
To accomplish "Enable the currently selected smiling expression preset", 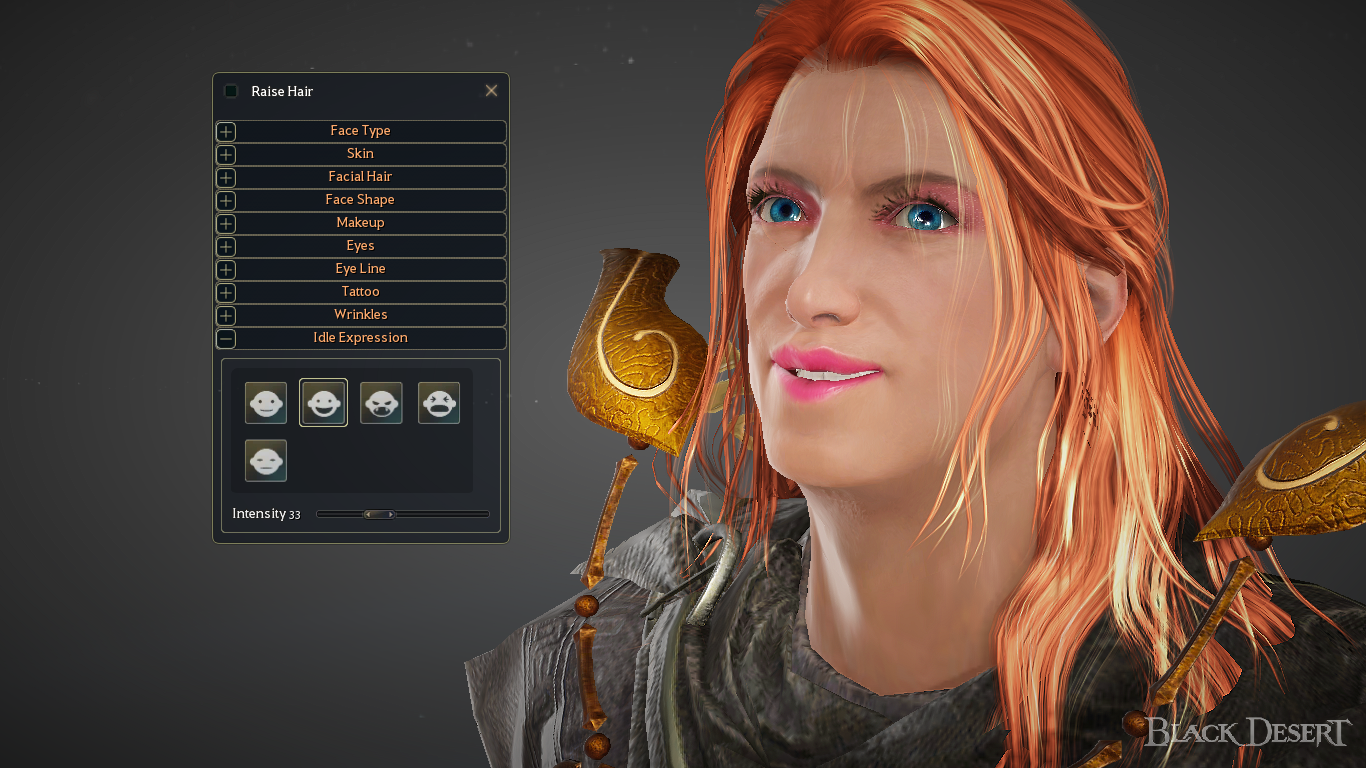I will click(323, 402).
